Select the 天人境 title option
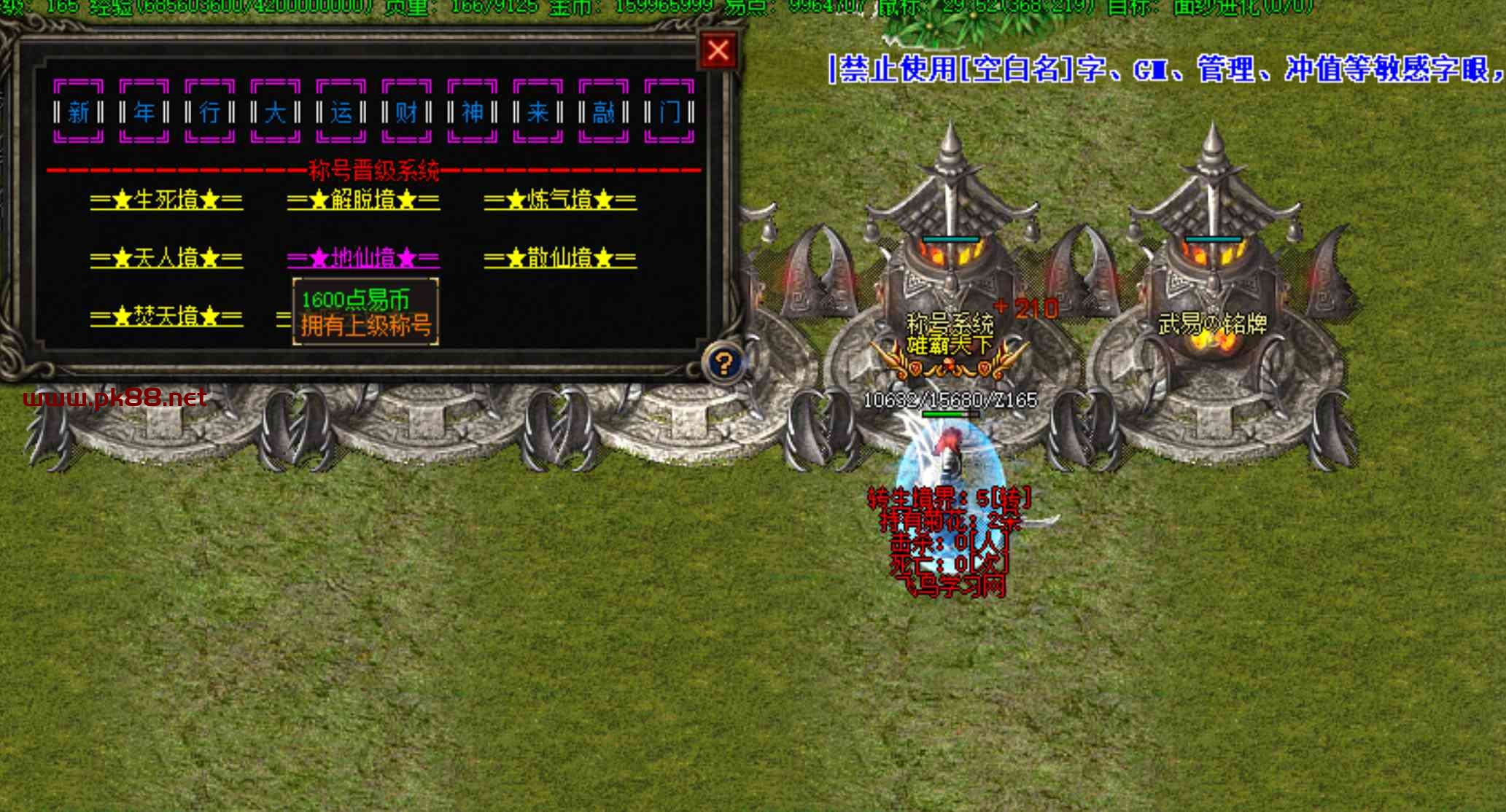The image size is (1506, 812). click(166, 259)
